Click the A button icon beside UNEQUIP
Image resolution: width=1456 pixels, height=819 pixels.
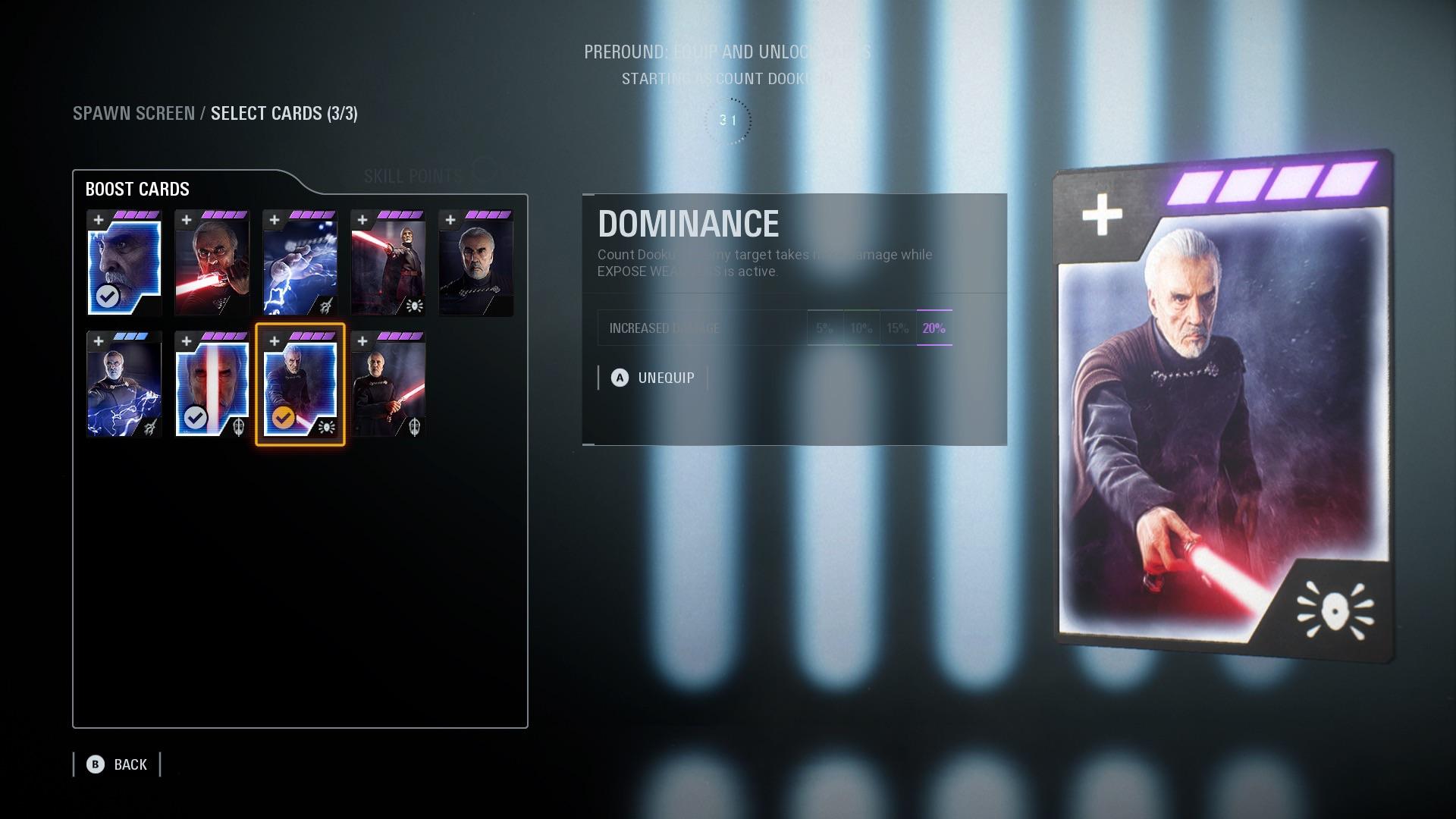(x=620, y=377)
